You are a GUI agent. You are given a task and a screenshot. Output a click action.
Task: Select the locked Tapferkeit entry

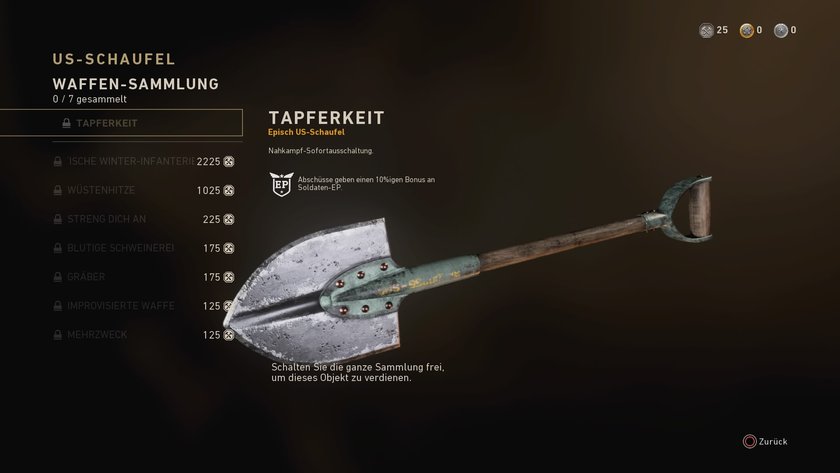[121, 123]
